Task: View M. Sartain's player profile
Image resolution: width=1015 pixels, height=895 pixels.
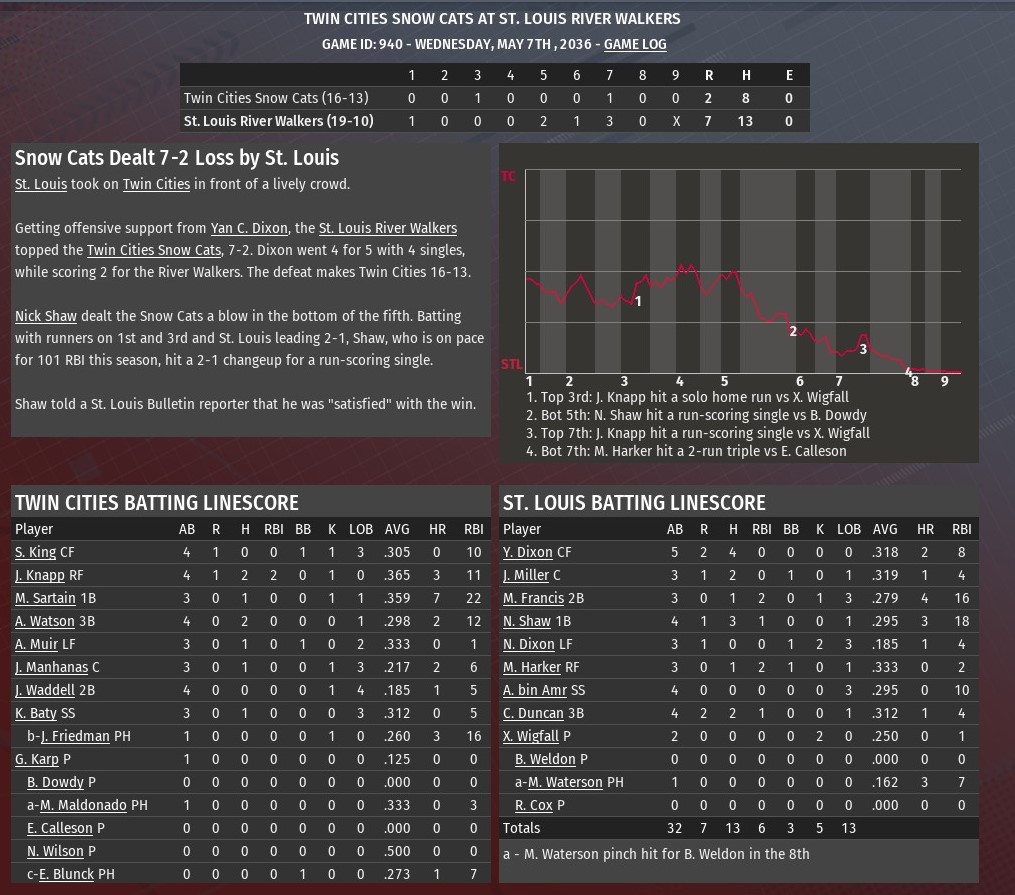Action: (x=45, y=598)
